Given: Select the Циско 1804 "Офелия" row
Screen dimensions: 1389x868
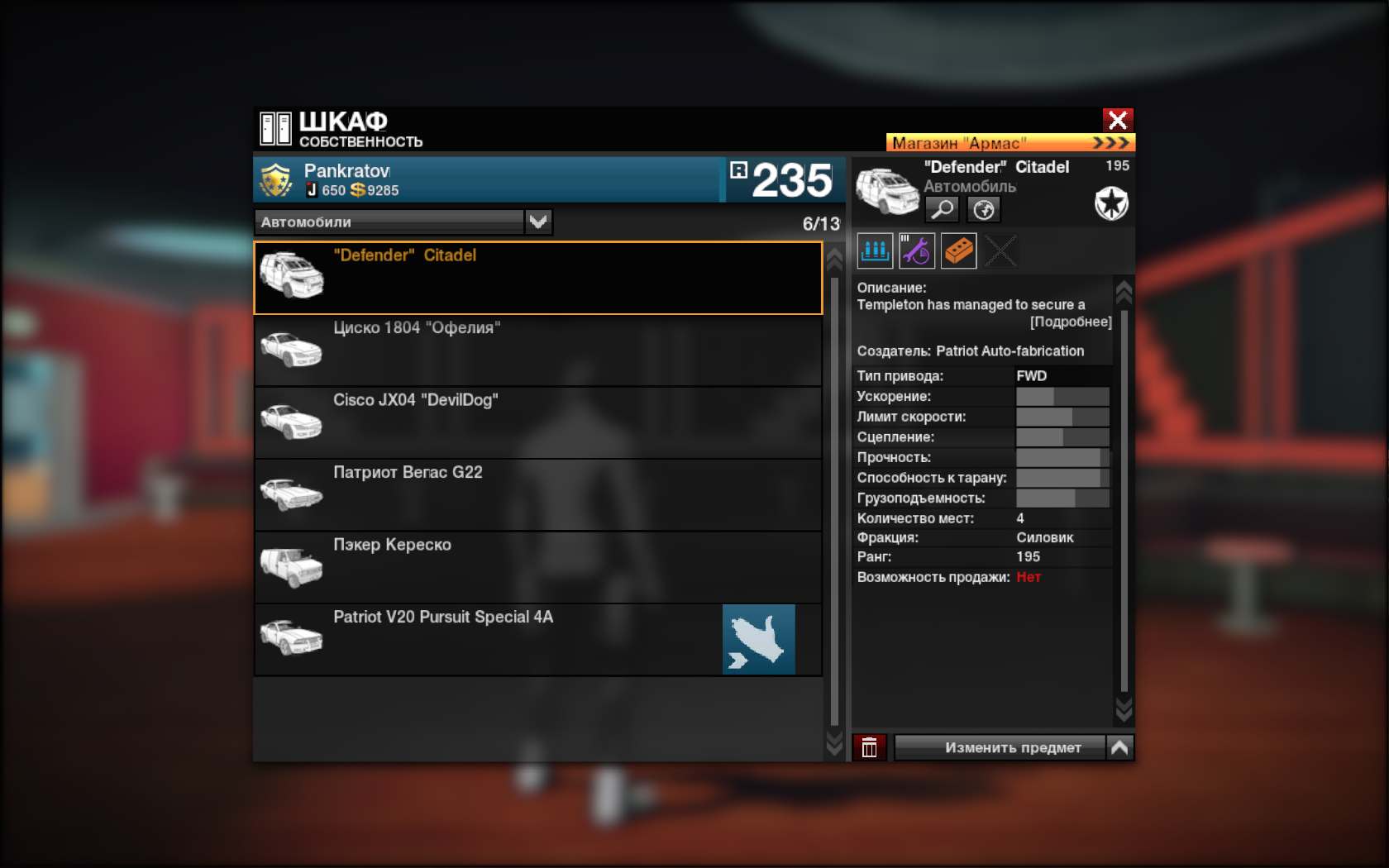Looking at the screenshot, I should (x=537, y=351).
